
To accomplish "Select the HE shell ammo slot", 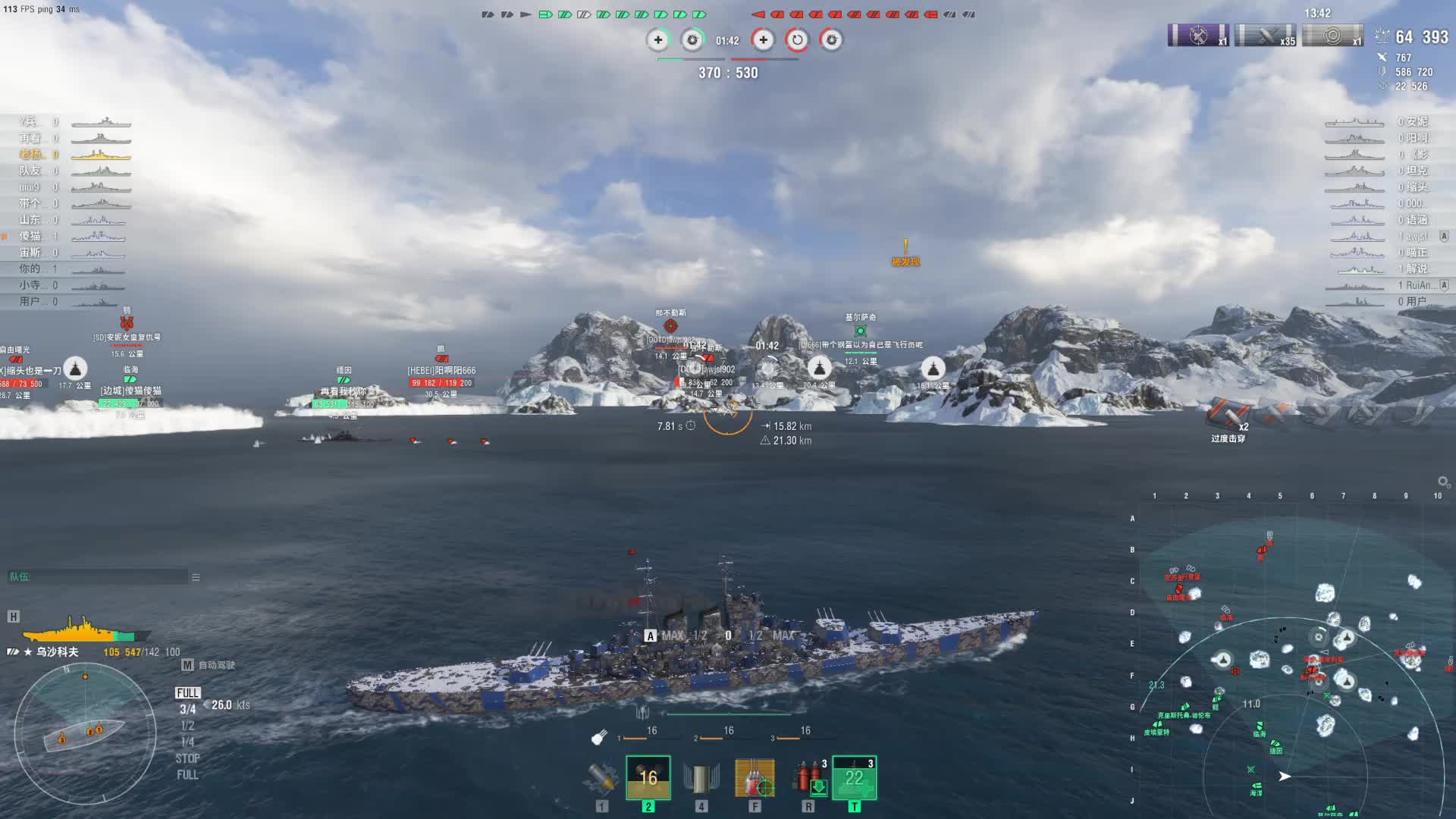I will coord(602,778).
